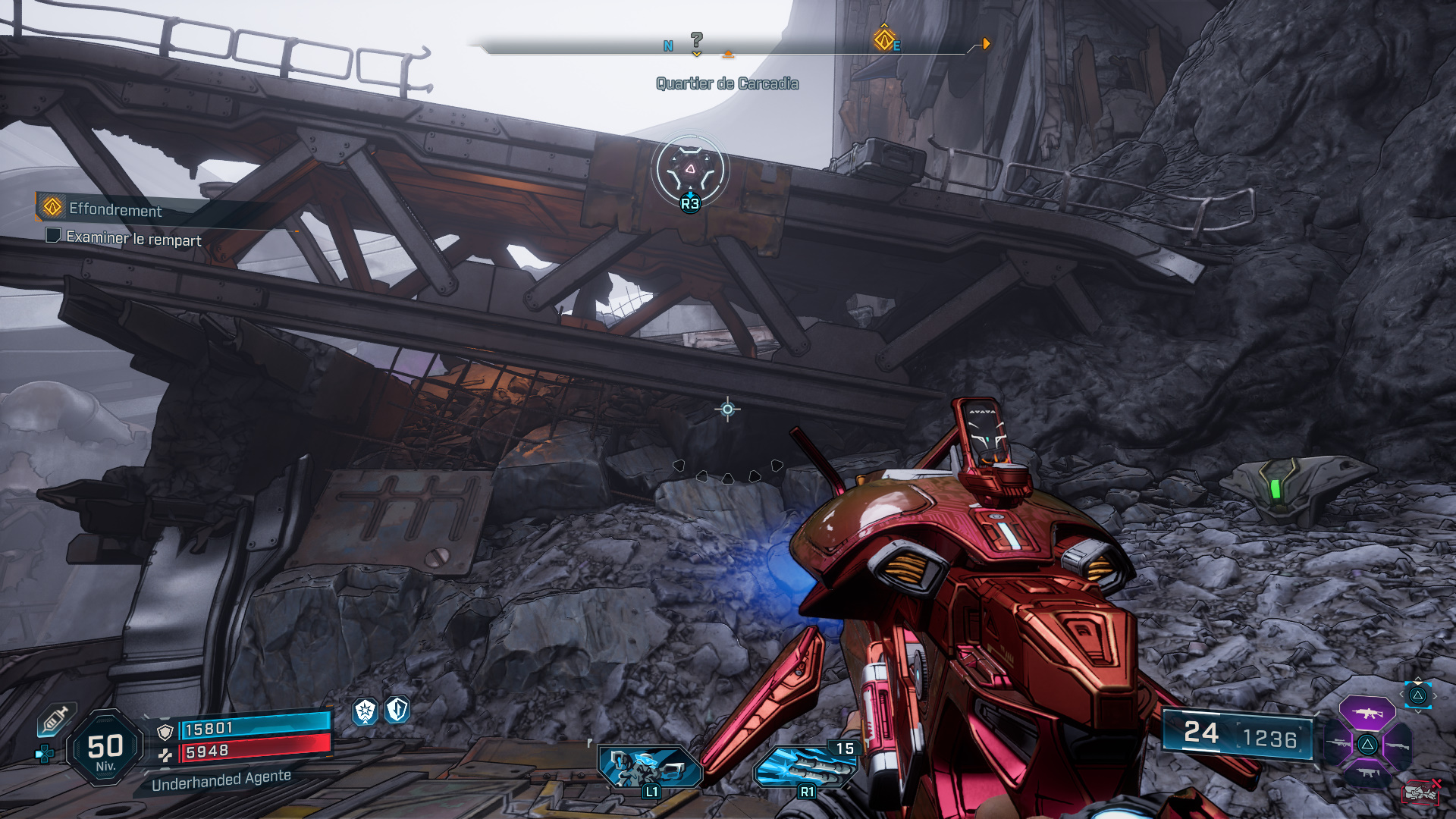Select the assault rifle in the weapon wheel
1456x819 pixels.
pos(1367,714)
